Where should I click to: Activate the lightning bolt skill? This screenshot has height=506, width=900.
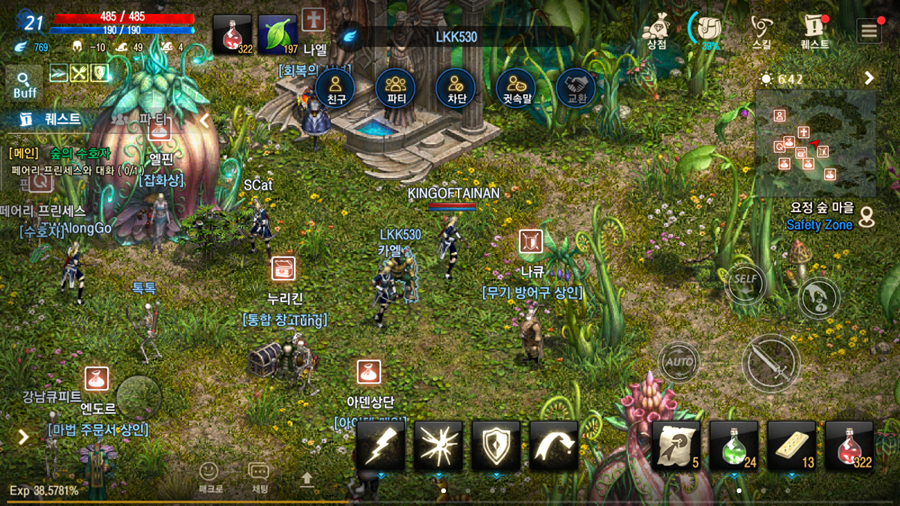[x=381, y=446]
